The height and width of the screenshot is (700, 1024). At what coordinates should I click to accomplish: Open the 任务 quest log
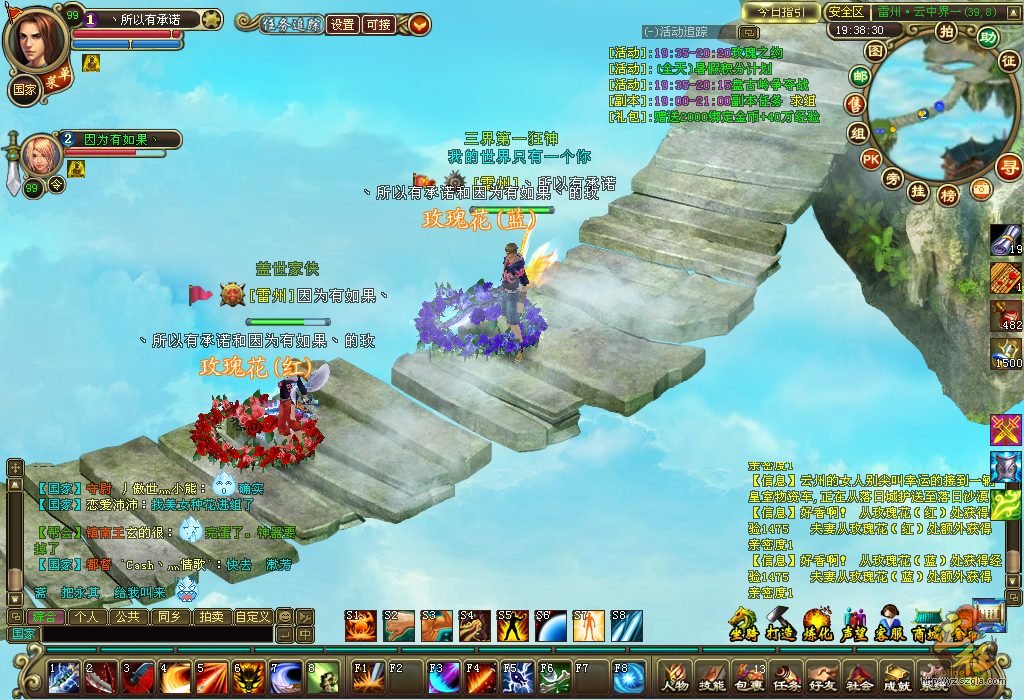(x=785, y=675)
